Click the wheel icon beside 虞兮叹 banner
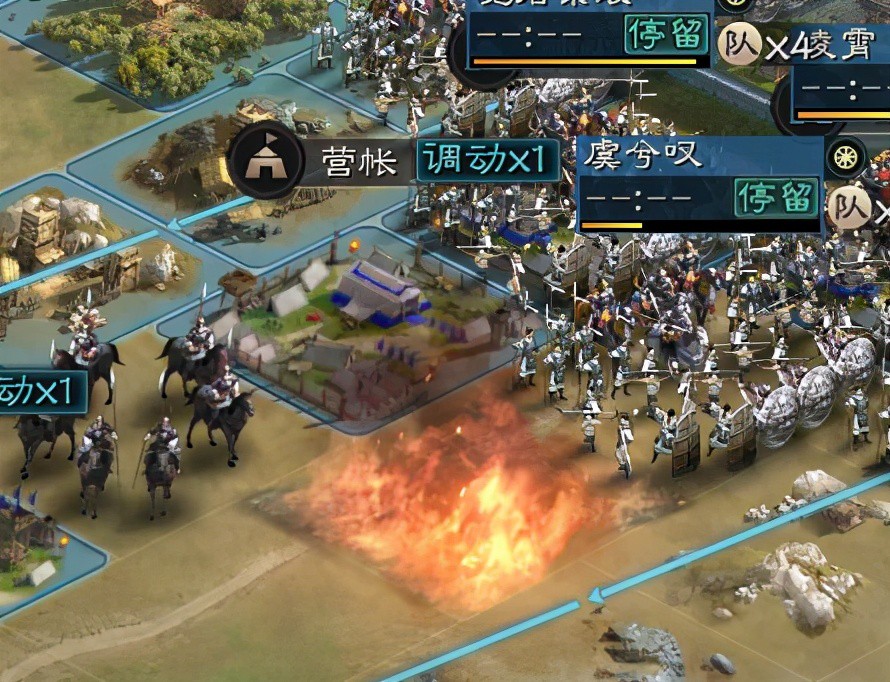 pos(846,157)
